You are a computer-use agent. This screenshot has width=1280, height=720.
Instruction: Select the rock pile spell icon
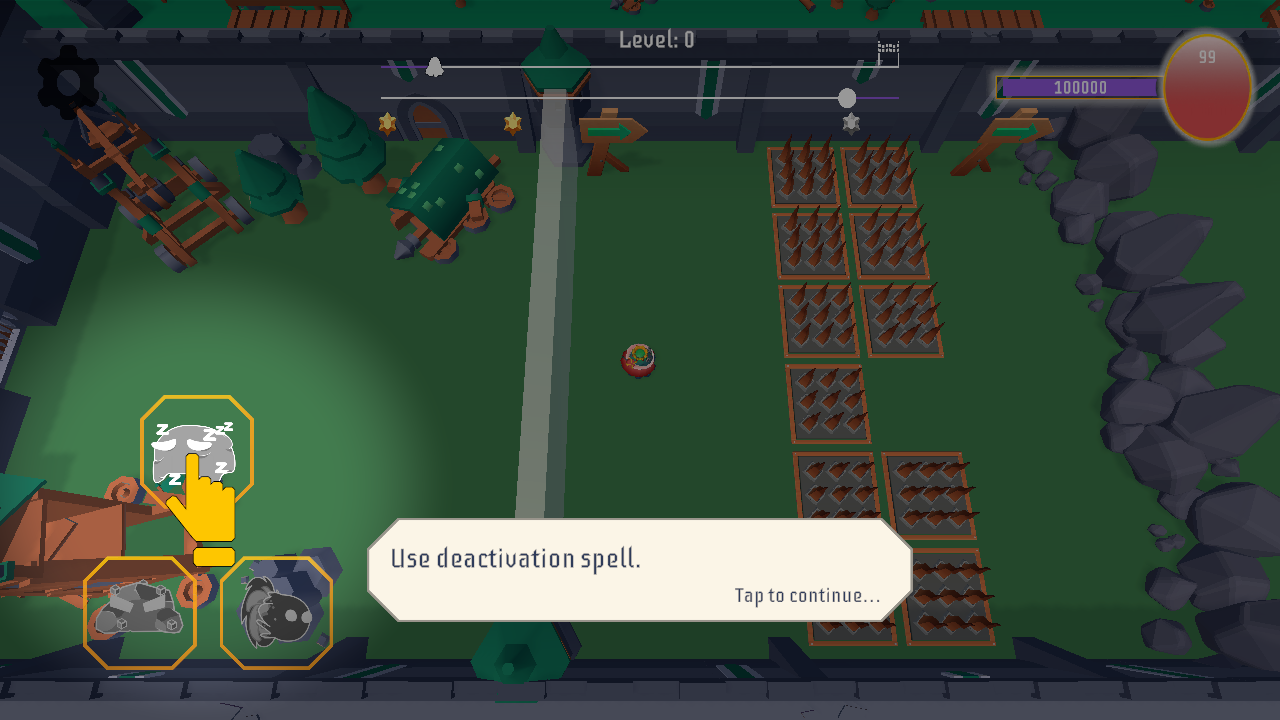point(140,612)
